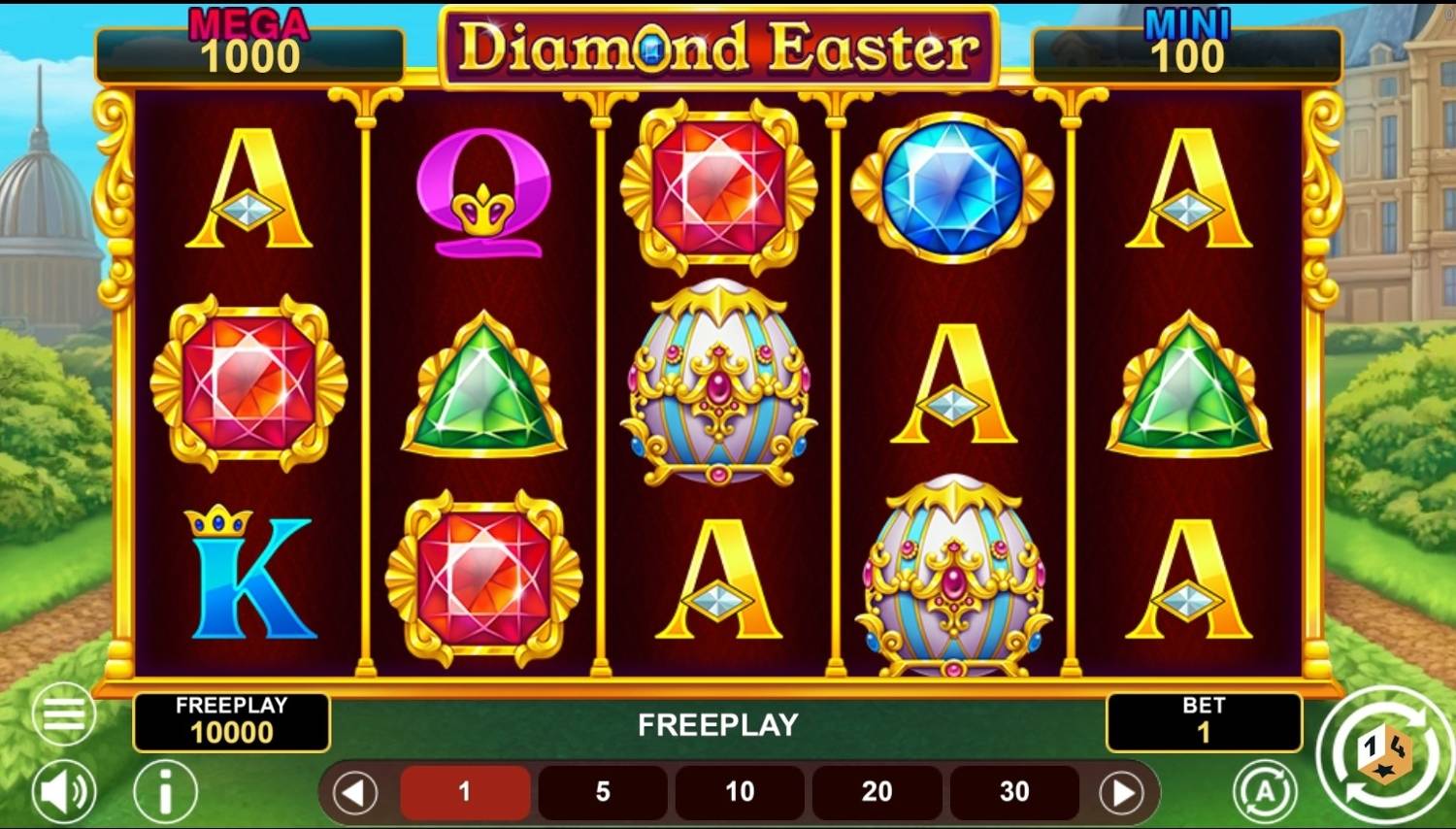Click the BET amount display

coord(1205,721)
